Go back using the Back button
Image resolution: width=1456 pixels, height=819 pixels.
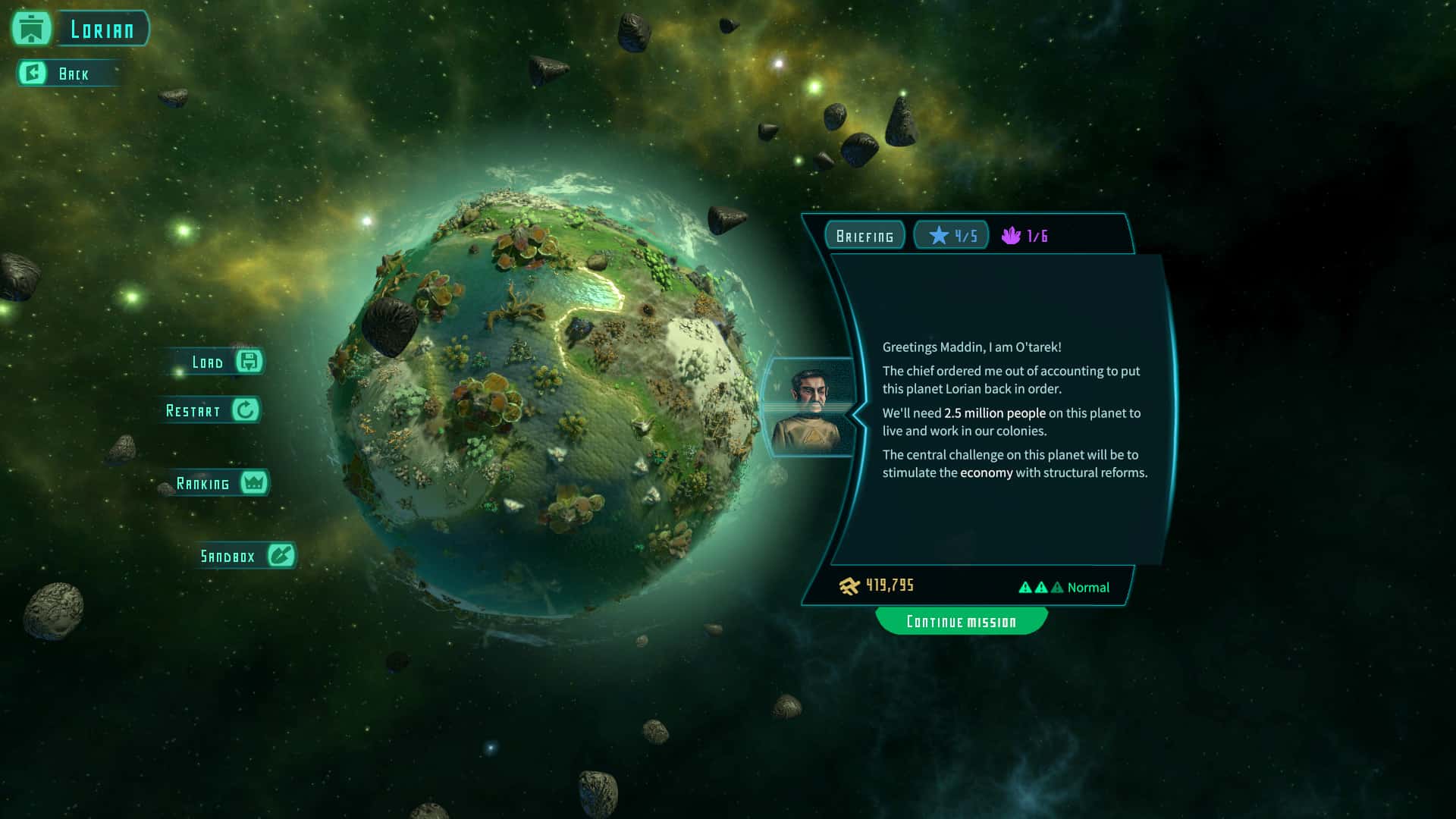pos(67,74)
